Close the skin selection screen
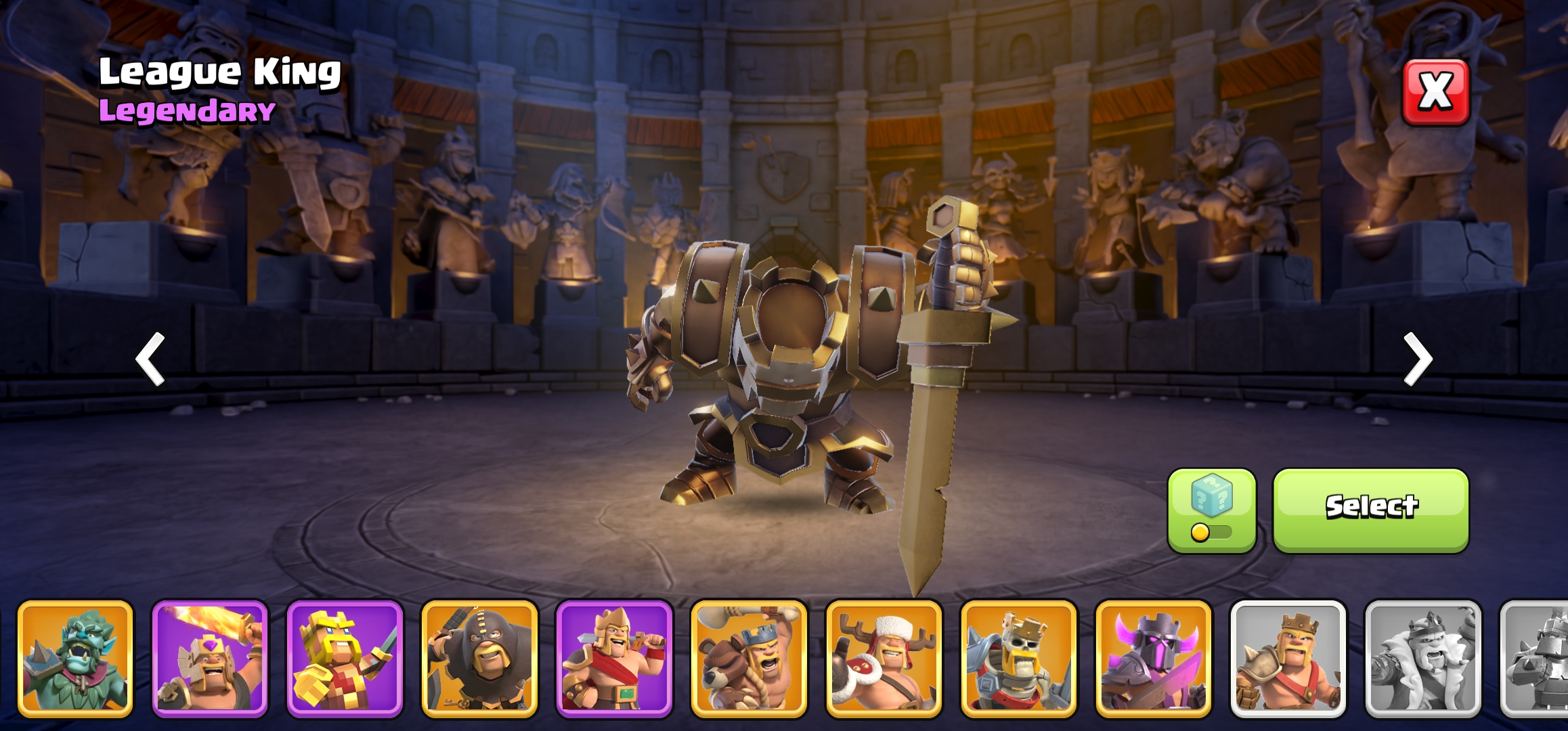 coord(1435,92)
